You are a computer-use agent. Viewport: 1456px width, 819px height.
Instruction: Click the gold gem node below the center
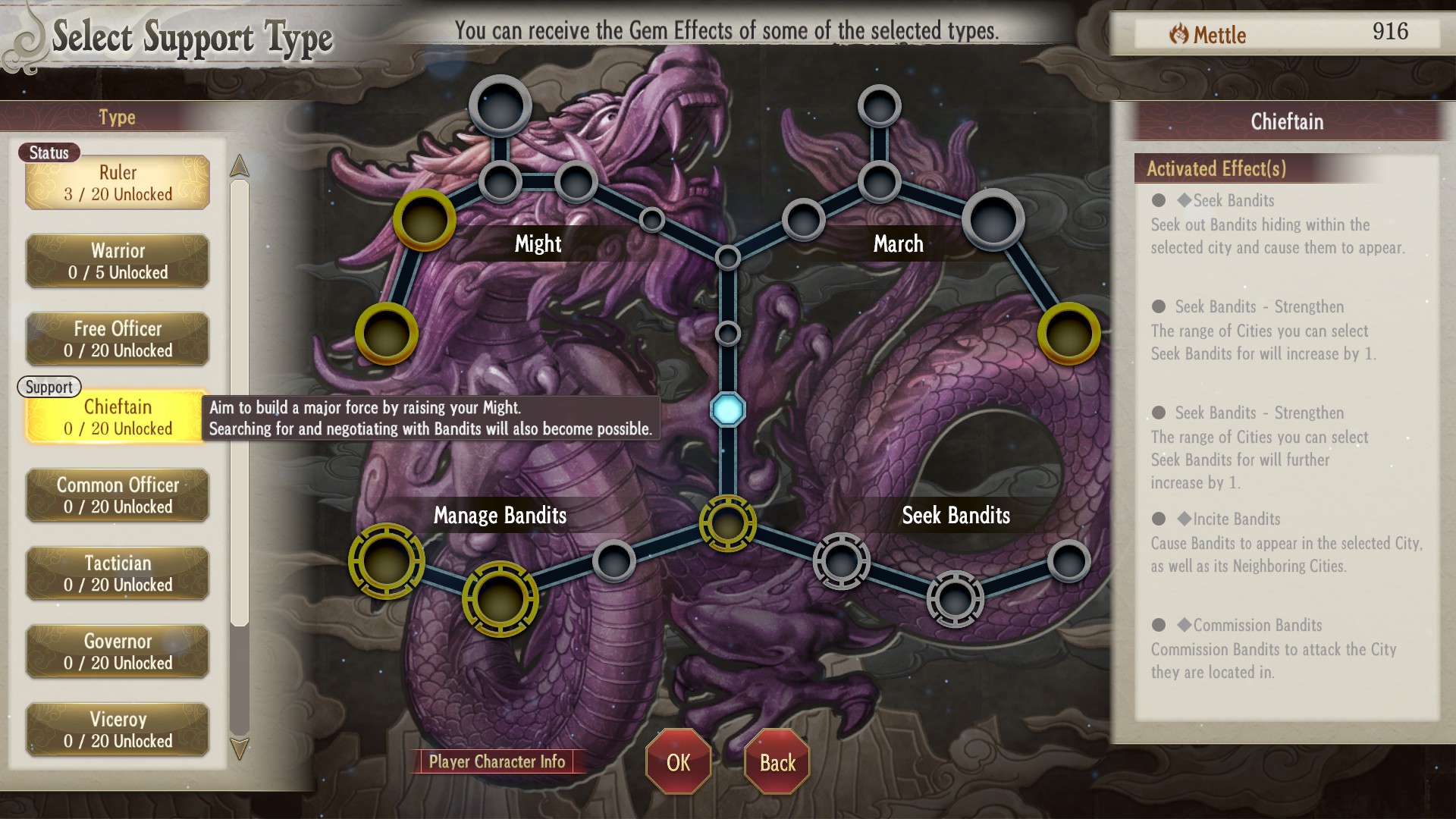[x=728, y=523]
